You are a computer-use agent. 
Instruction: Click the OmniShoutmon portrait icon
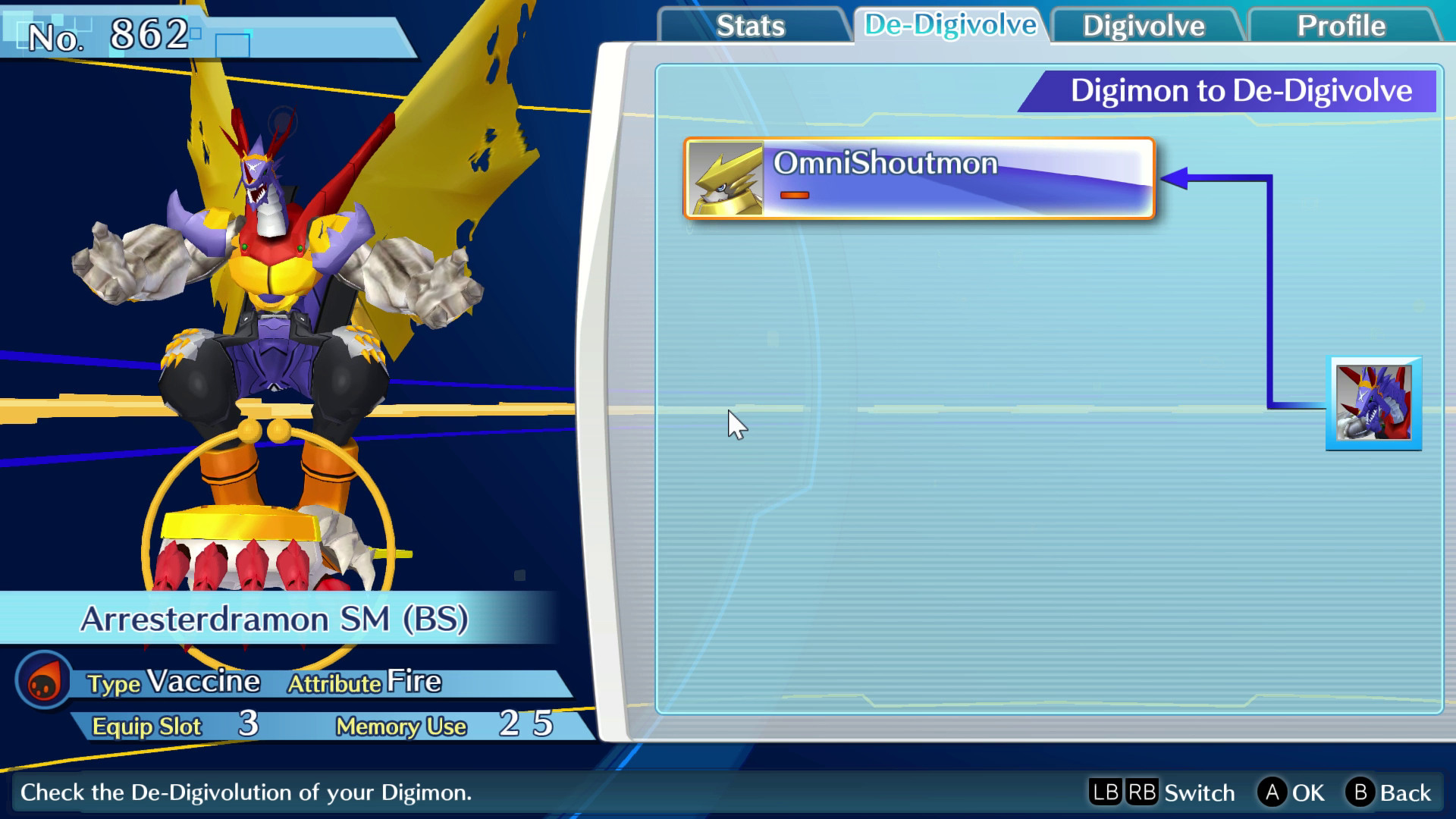coord(726,178)
